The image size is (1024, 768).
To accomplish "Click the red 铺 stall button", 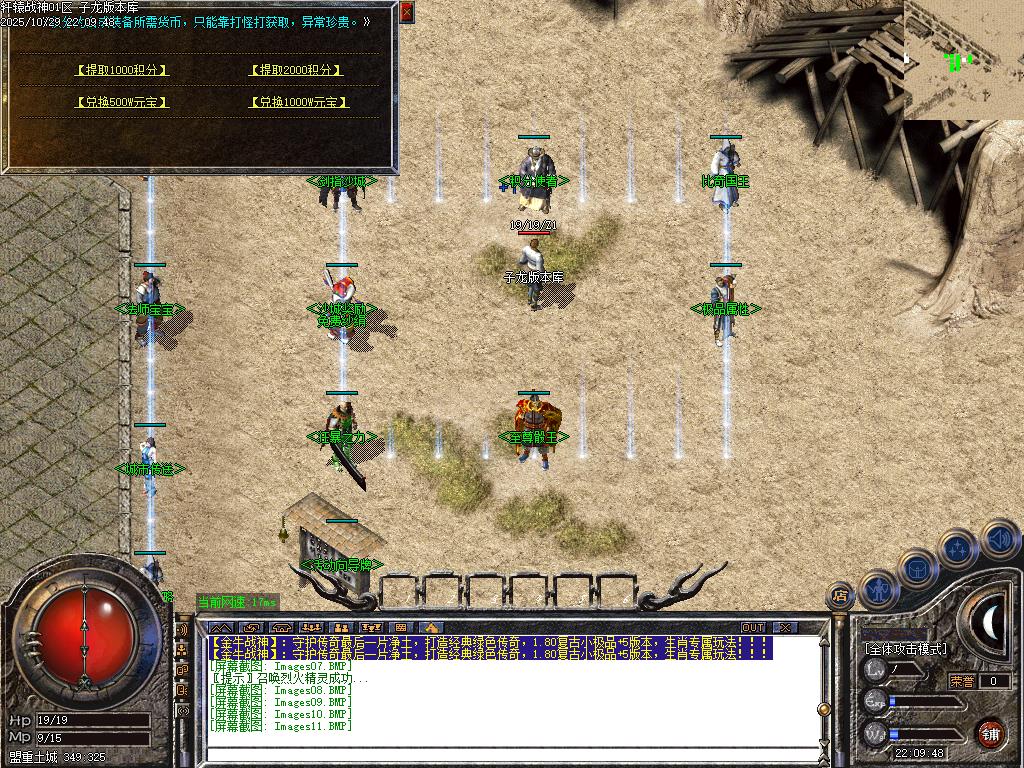I will click(x=991, y=733).
